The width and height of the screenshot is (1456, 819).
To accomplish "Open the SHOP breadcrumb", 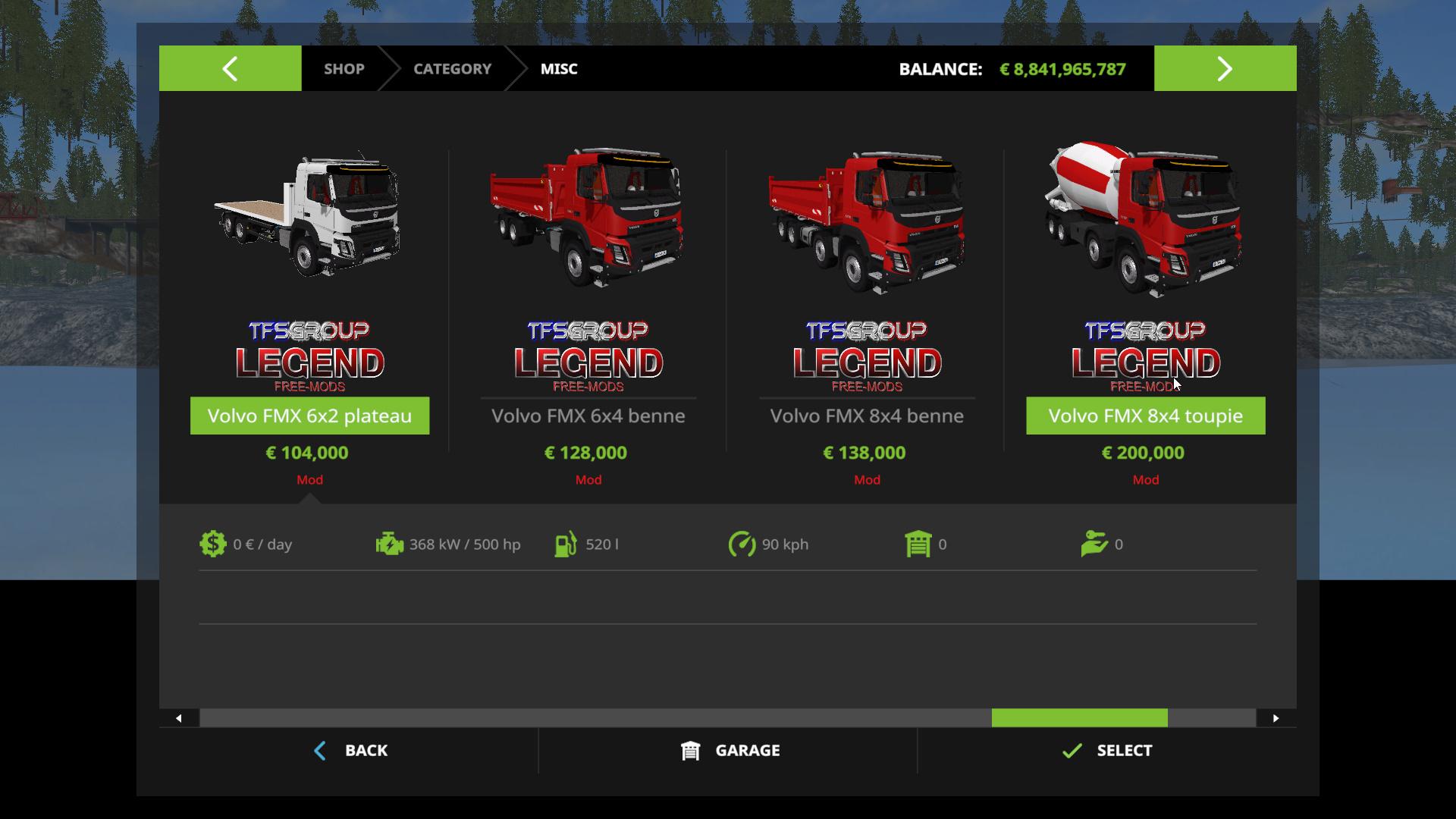I will (344, 69).
